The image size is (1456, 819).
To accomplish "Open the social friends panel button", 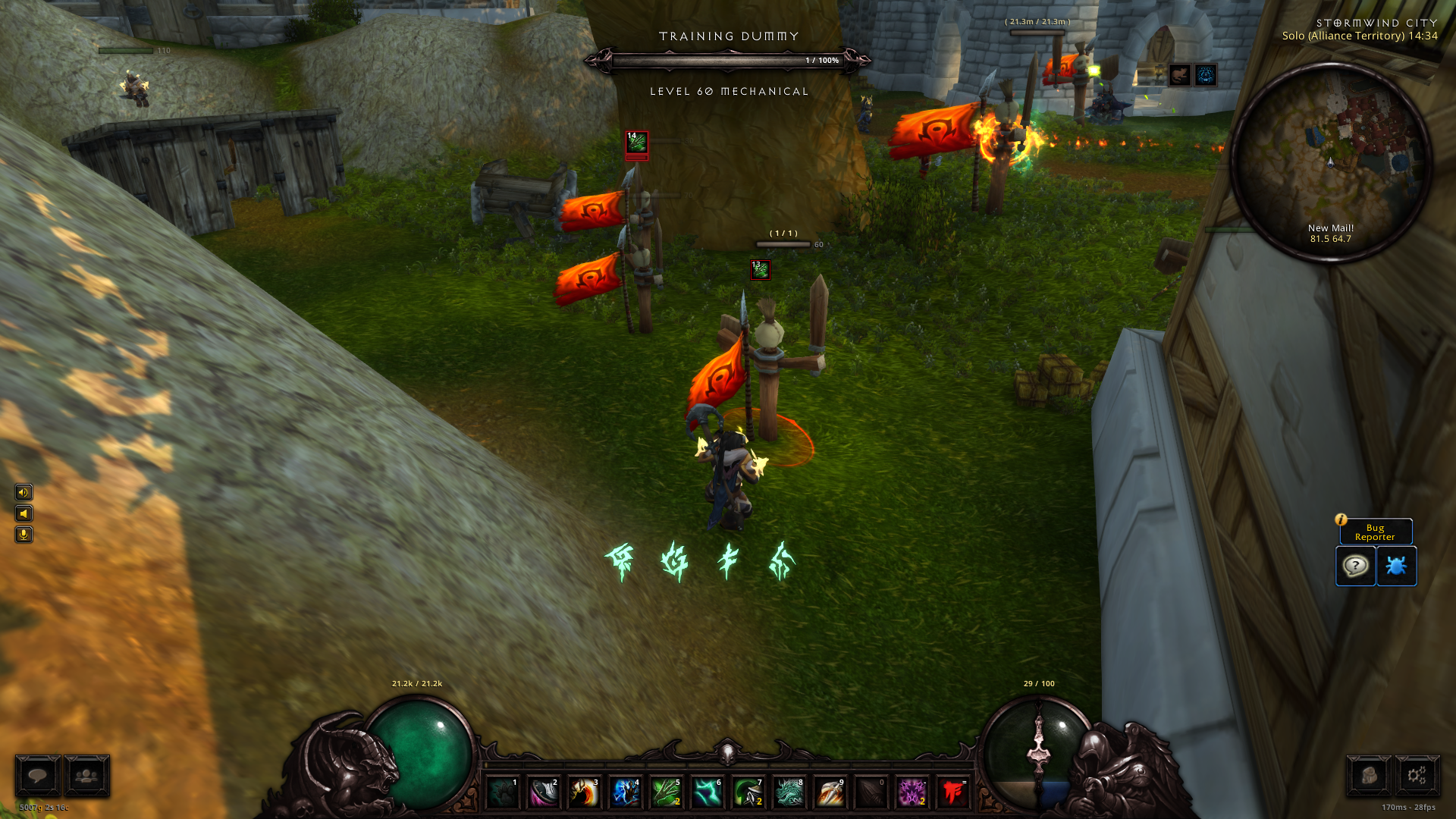I will click(86, 776).
